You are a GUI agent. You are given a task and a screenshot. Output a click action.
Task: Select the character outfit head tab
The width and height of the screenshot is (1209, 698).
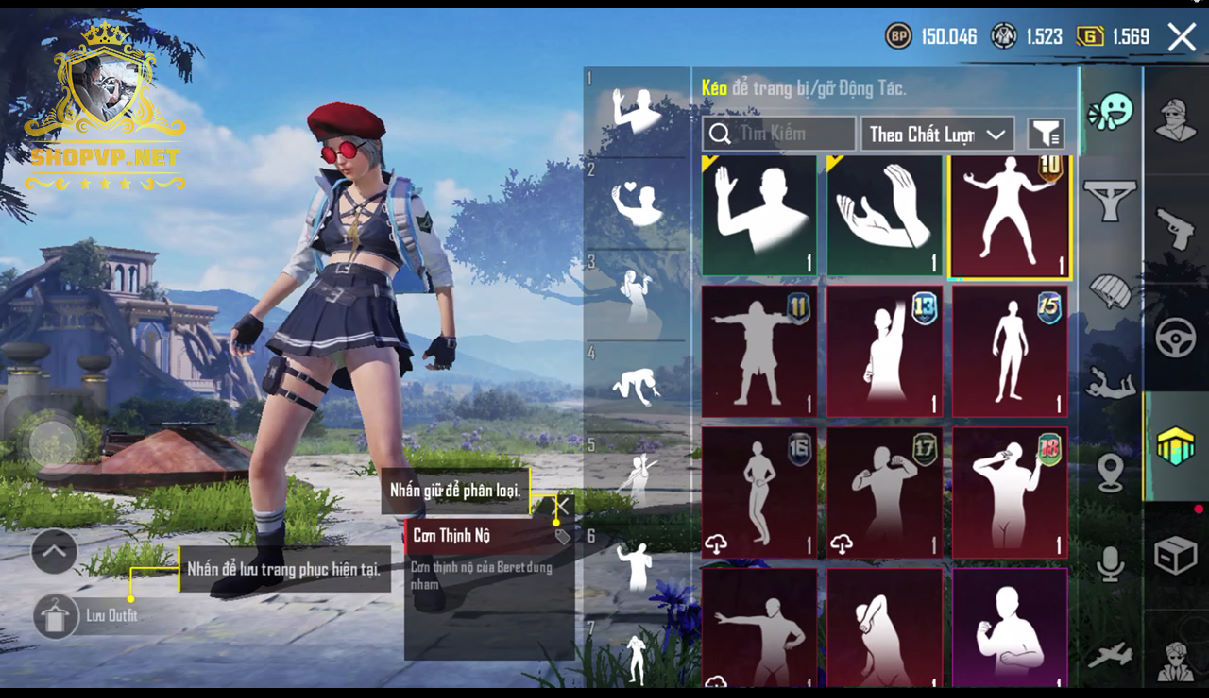coord(1176,120)
